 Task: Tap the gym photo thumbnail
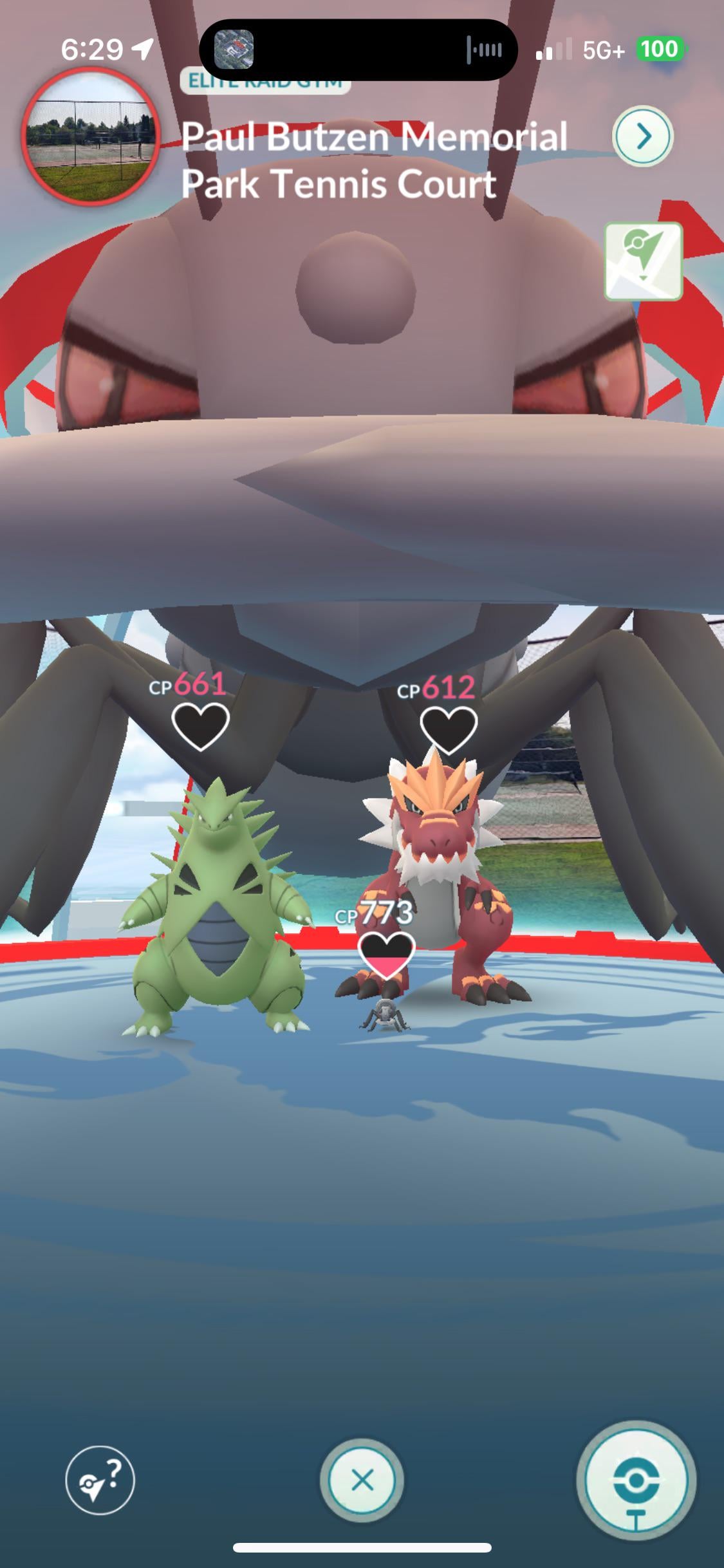point(91,136)
